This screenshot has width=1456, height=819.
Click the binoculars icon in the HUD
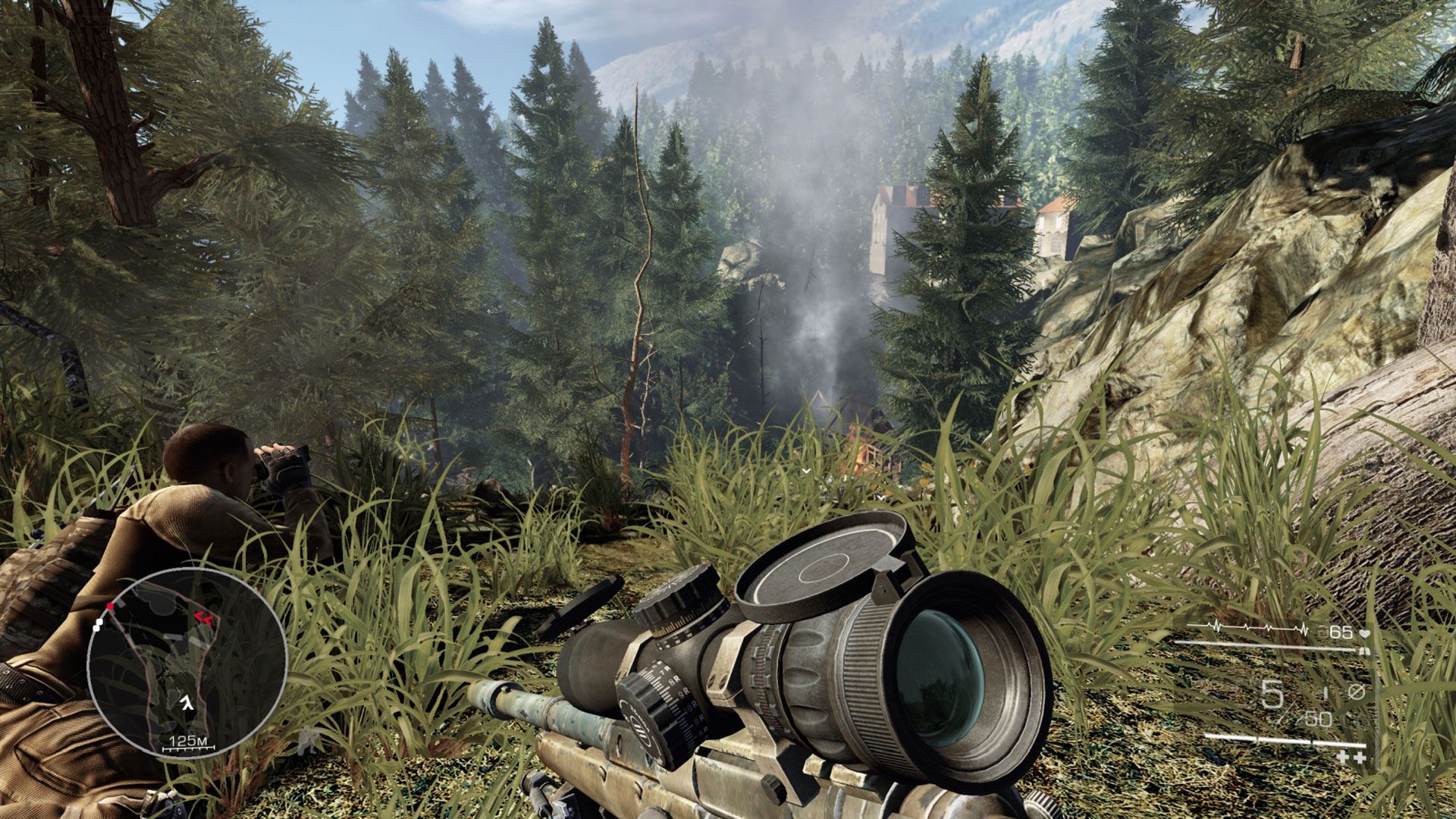[1365, 651]
